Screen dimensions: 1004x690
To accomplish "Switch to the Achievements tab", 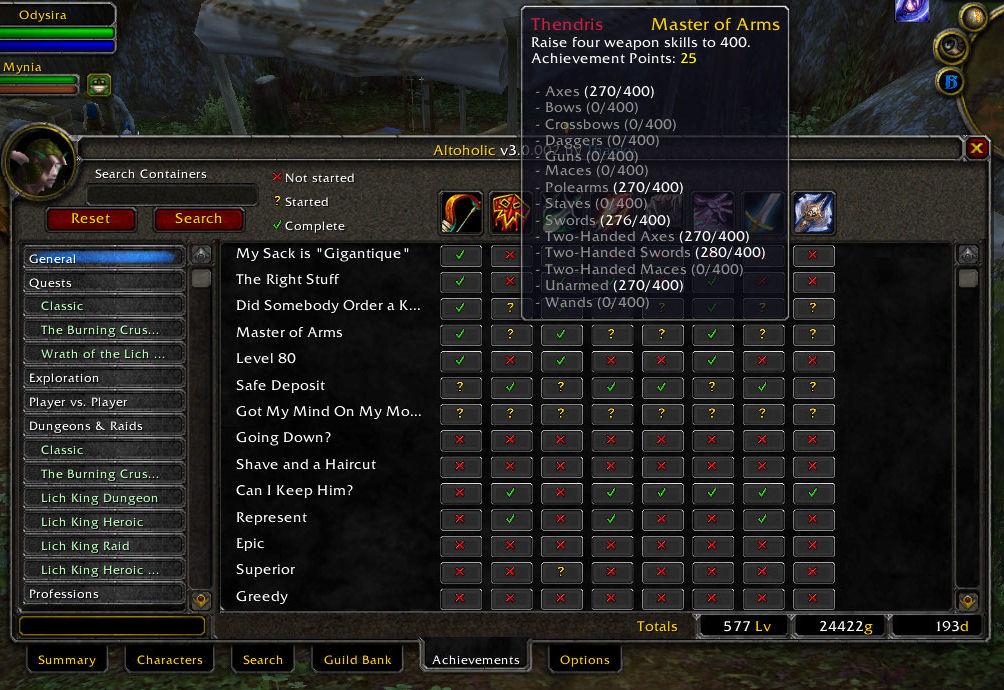I will tap(475, 660).
